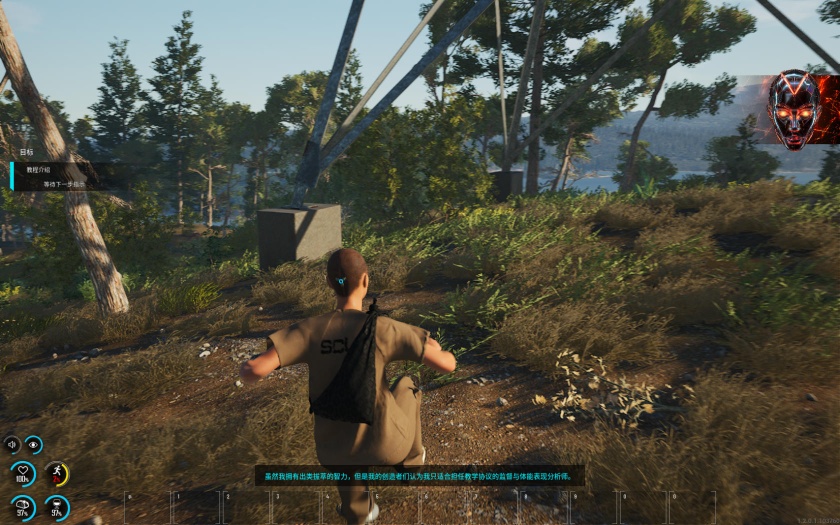Open the 教程介绍 objective tracker entry
This screenshot has height=525, width=840.
(x=40, y=170)
